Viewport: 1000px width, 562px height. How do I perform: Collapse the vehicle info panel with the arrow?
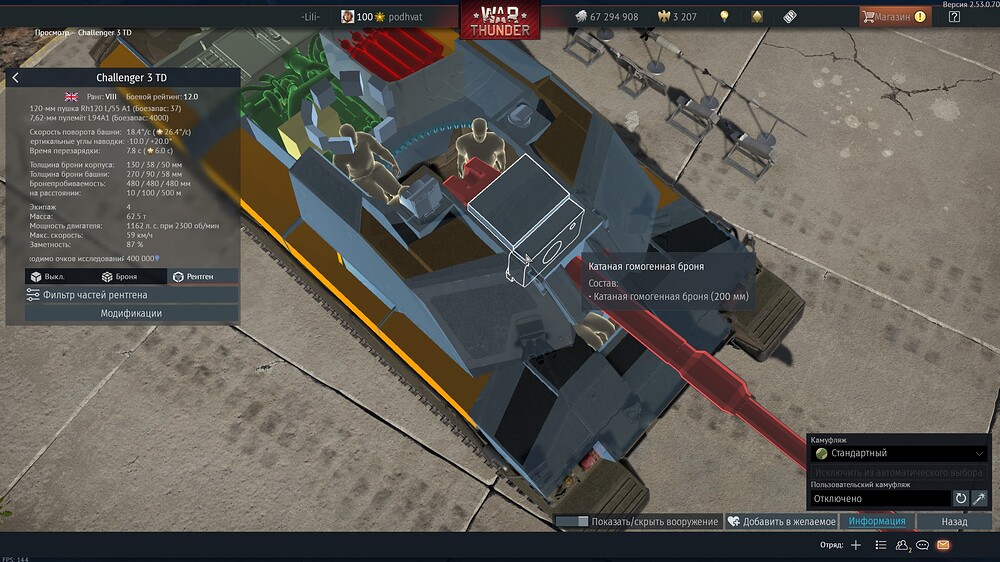pos(15,78)
